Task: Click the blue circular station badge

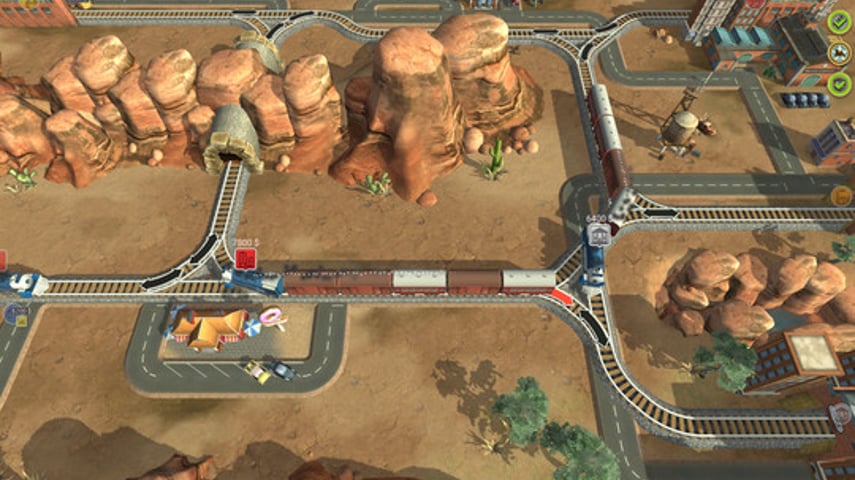Action: pos(15,314)
